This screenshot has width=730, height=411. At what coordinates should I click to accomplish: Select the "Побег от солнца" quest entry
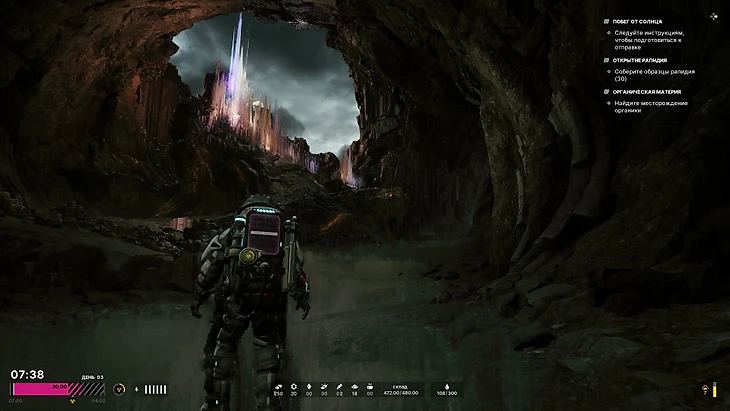[636, 21]
